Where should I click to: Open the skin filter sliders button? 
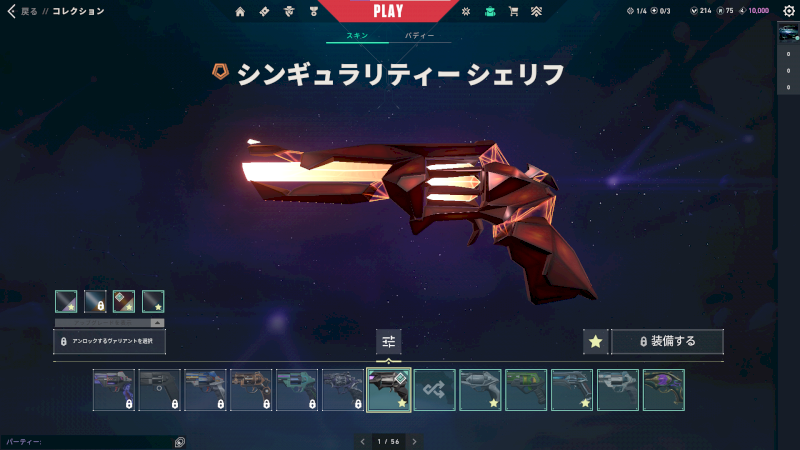pos(389,341)
